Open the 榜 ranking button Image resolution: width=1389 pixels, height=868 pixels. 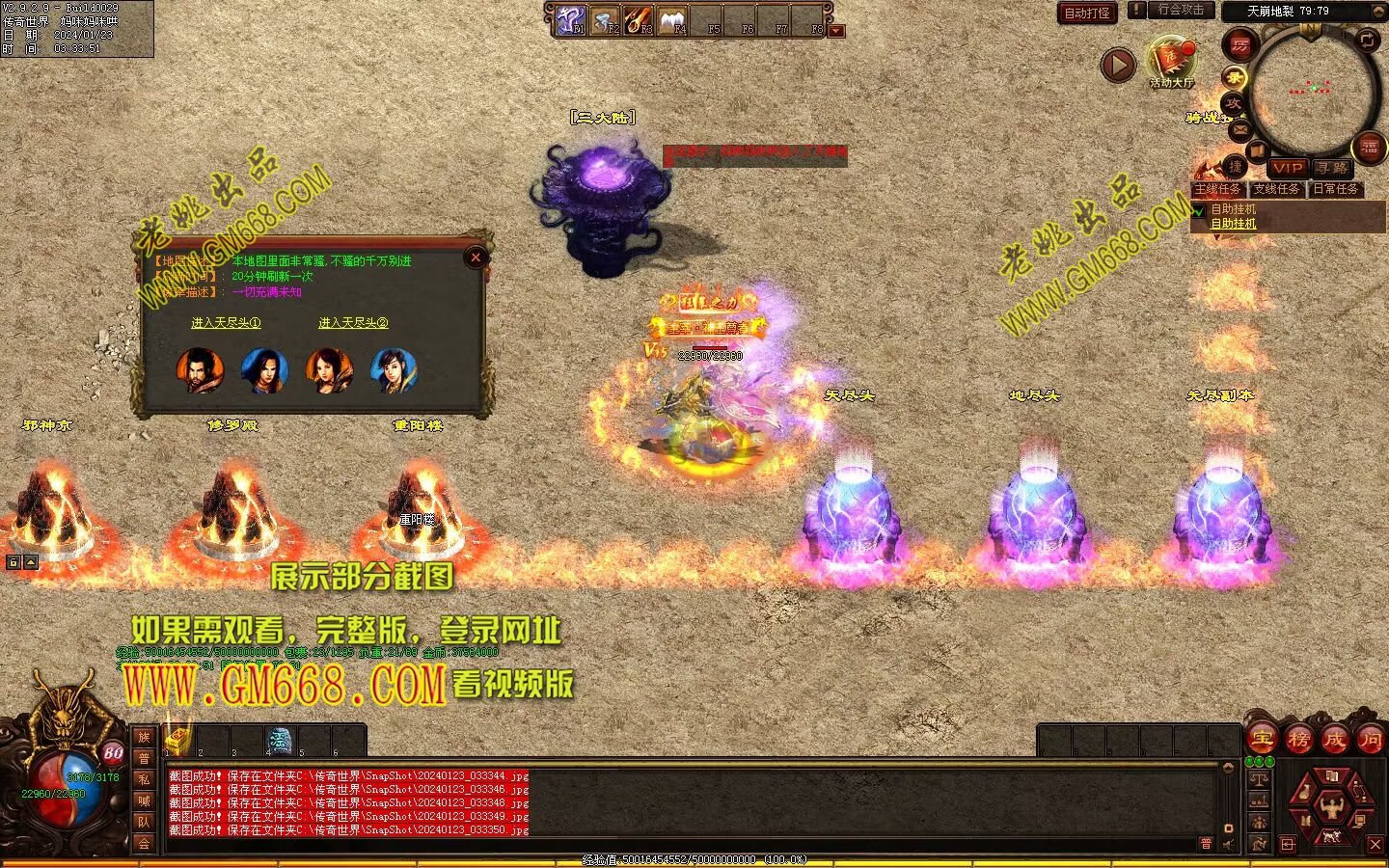tap(1298, 740)
